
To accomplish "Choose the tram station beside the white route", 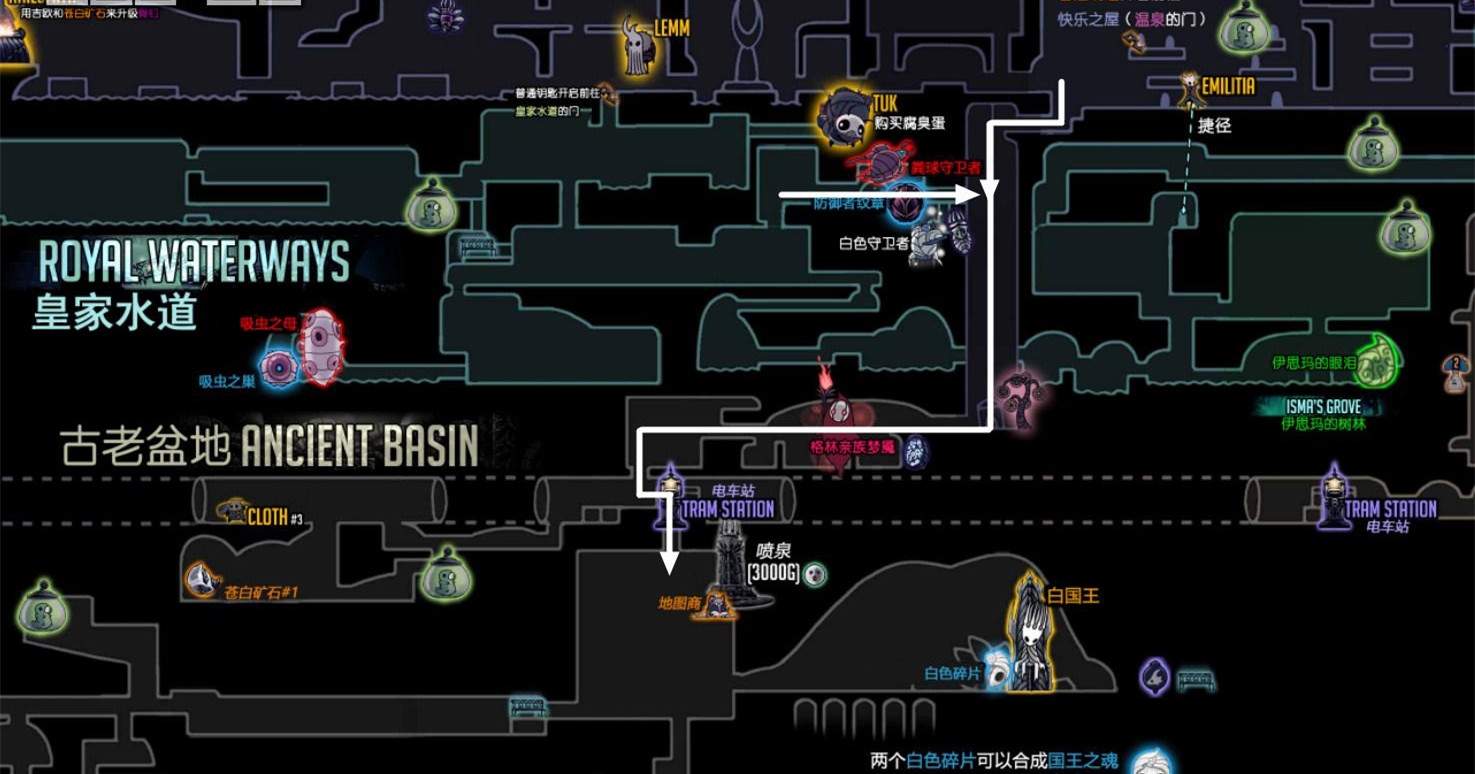I will click(670, 494).
